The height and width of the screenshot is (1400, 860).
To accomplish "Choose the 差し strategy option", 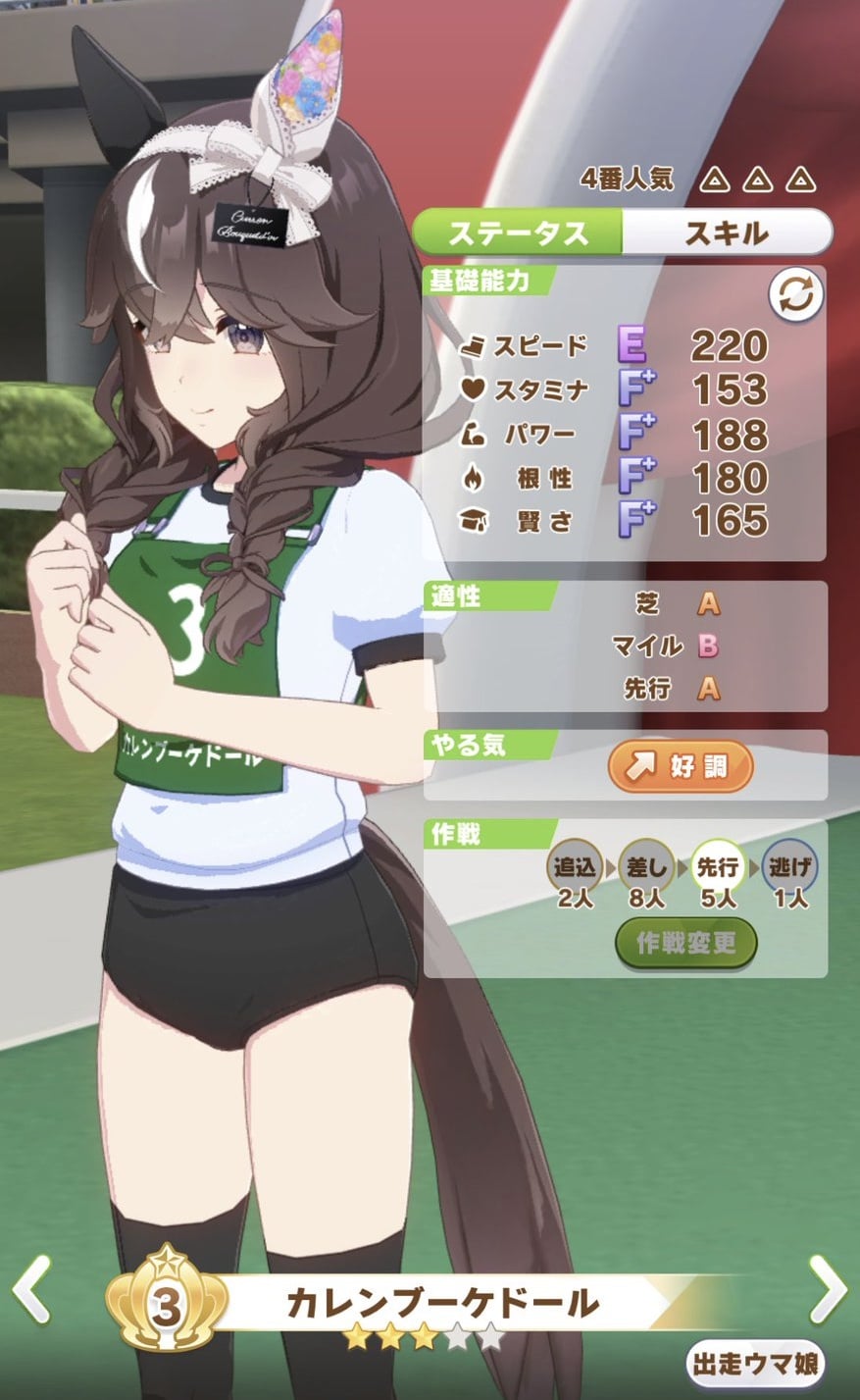I will pyautogui.click(x=646, y=867).
